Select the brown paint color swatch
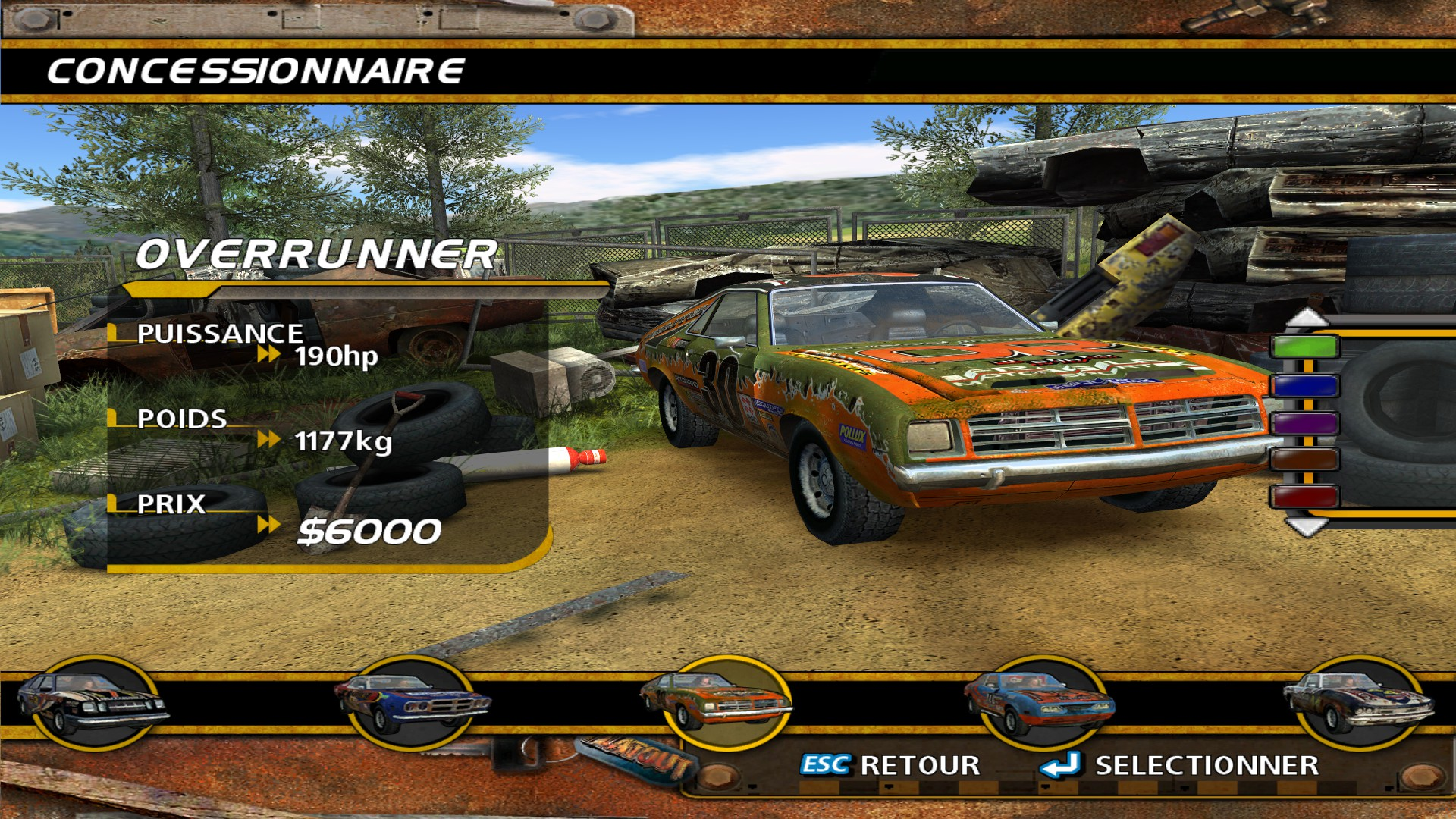The width and height of the screenshot is (1456, 819). 1304,460
